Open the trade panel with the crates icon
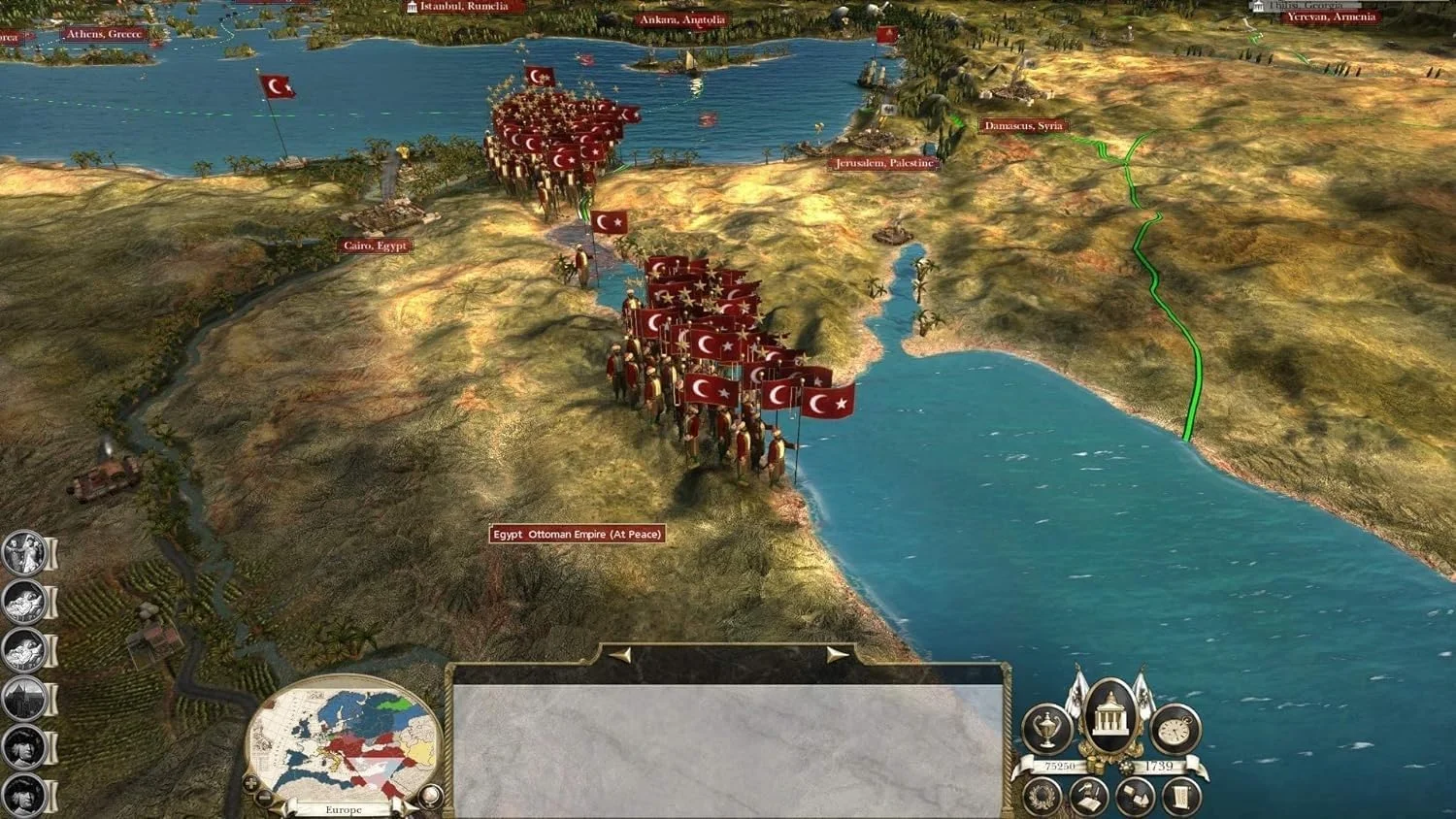Screen dimensions: 1456x819 coord(1134,797)
